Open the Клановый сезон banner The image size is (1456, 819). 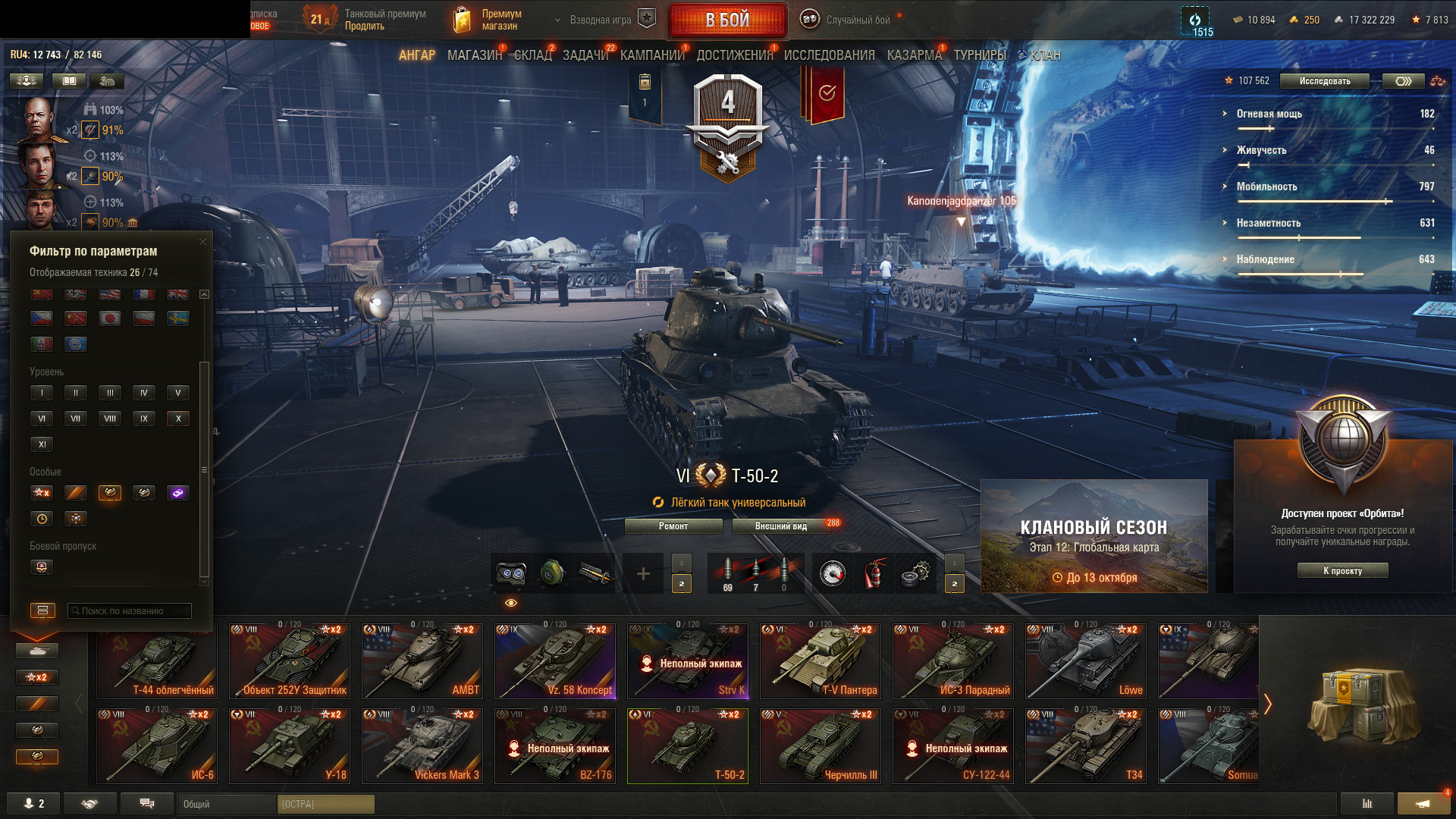pyautogui.click(x=1094, y=536)
